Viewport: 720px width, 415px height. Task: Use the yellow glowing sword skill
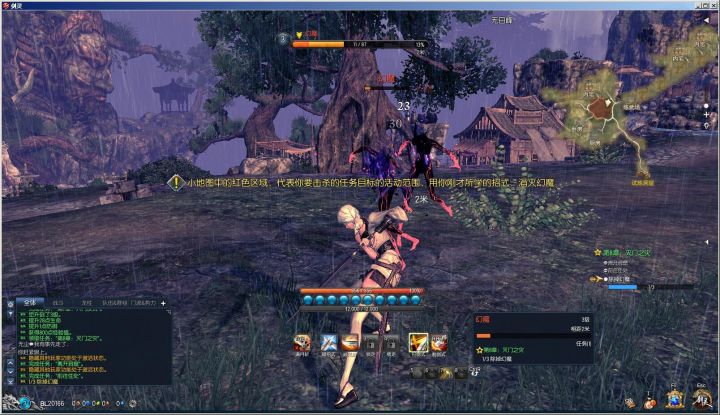click(417, 343)
